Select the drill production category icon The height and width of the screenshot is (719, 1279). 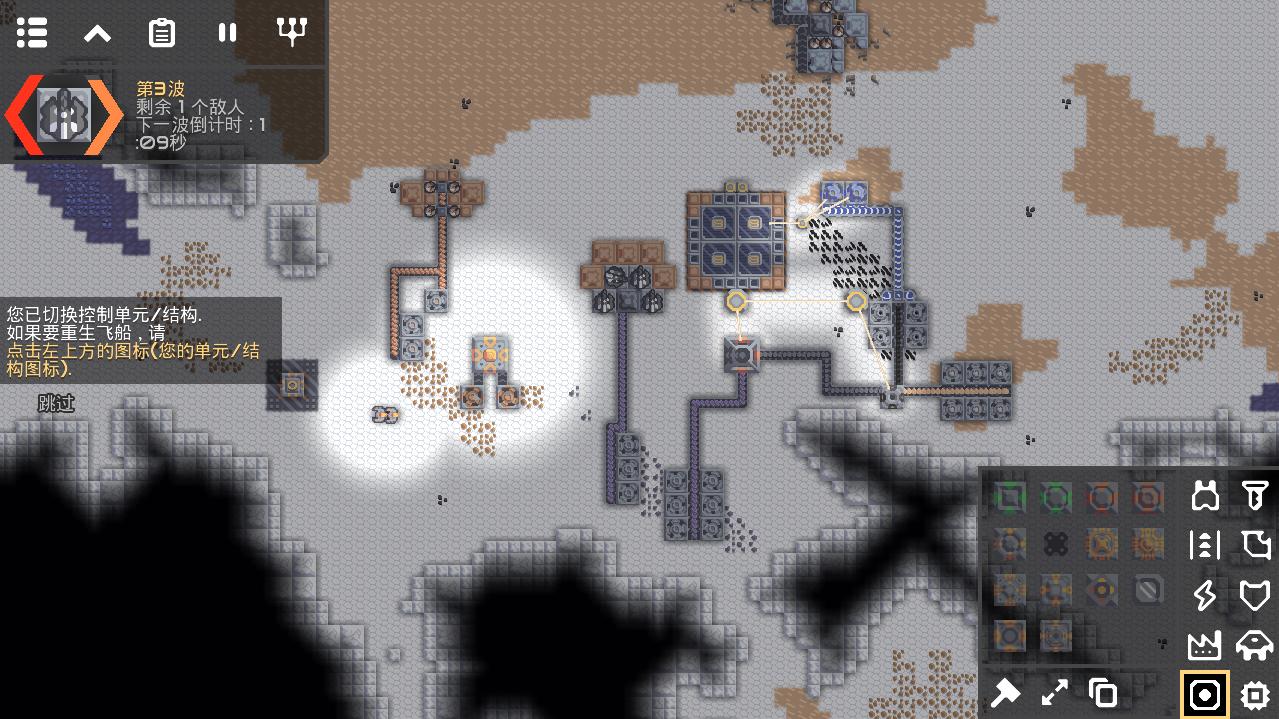(x=1254, y=495)
